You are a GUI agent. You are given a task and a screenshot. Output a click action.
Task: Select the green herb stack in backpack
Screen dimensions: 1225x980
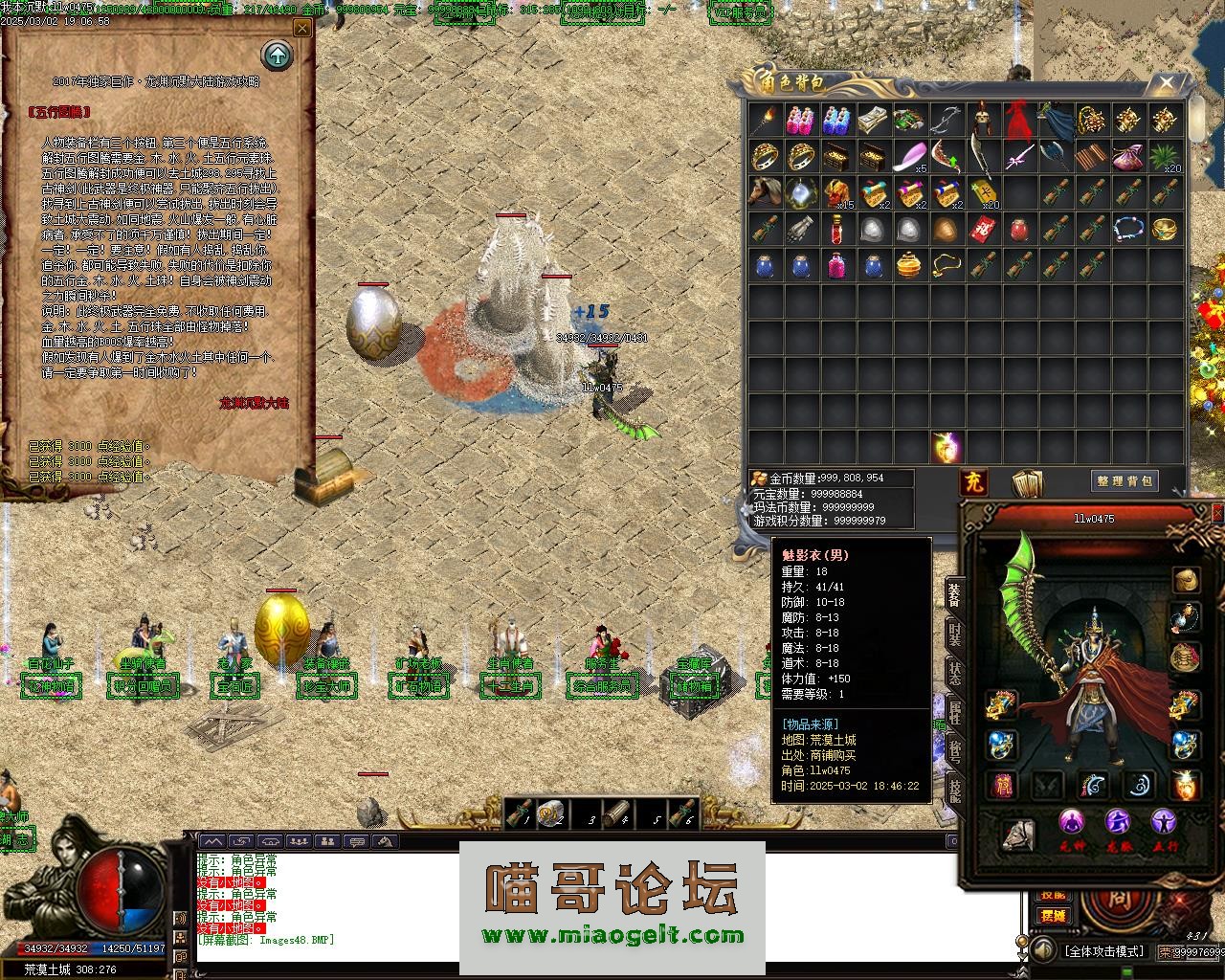pos(1164,156)
